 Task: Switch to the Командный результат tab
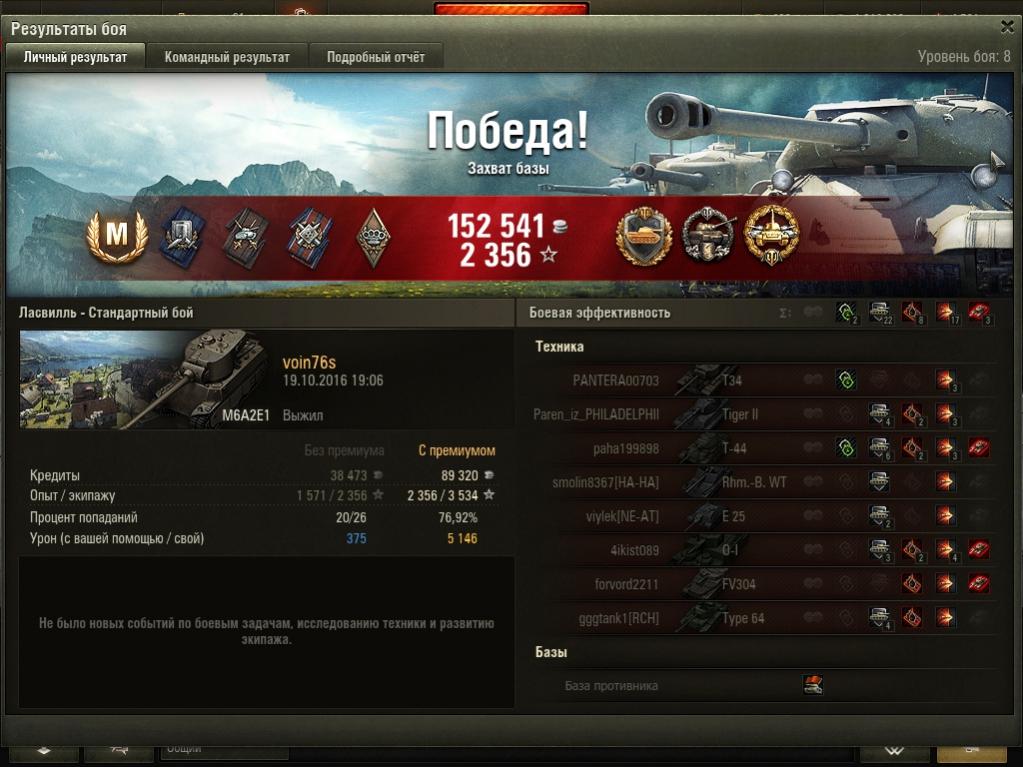pyautogui.click(x=227, y=57)
